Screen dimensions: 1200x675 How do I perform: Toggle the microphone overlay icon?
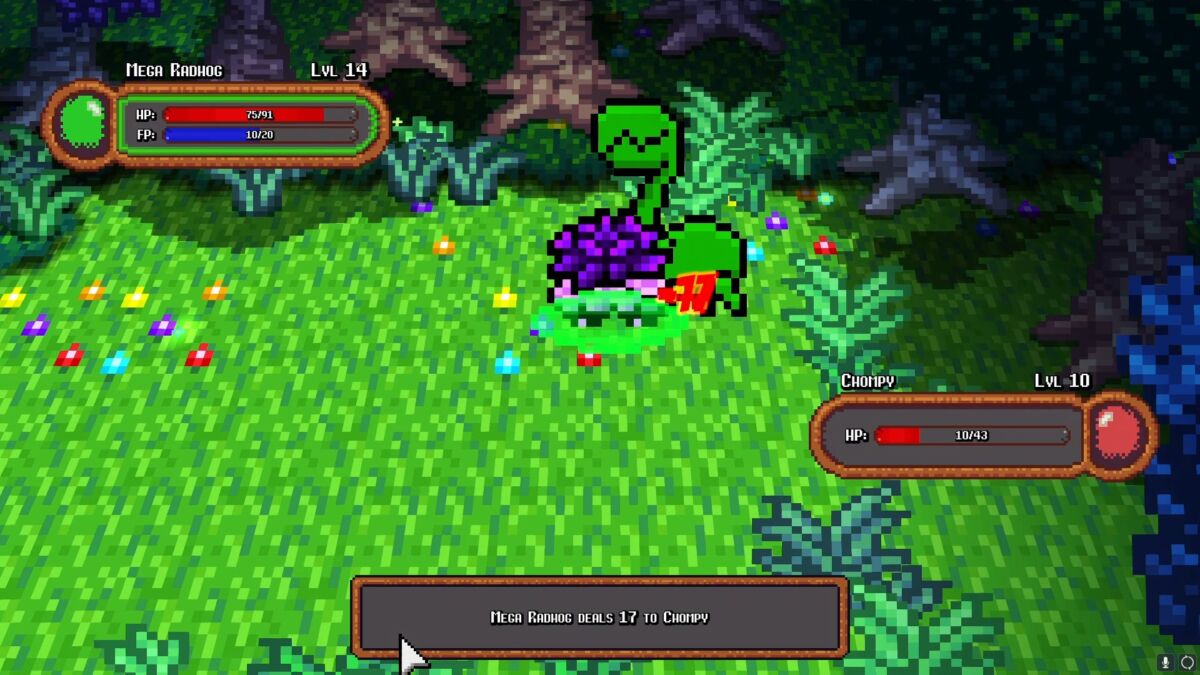tap(1166, 662)
